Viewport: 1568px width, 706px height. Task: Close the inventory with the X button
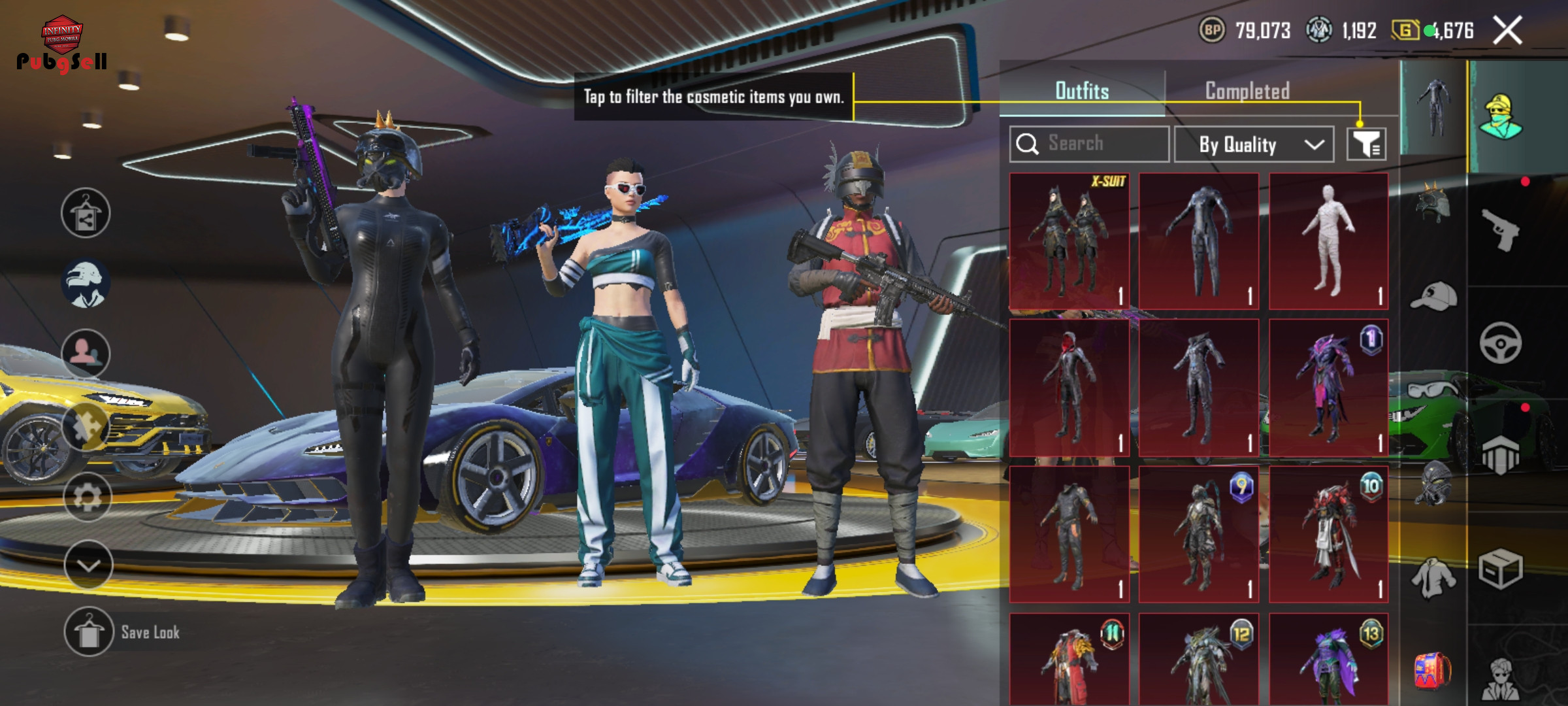click(x=1508, y=31)
